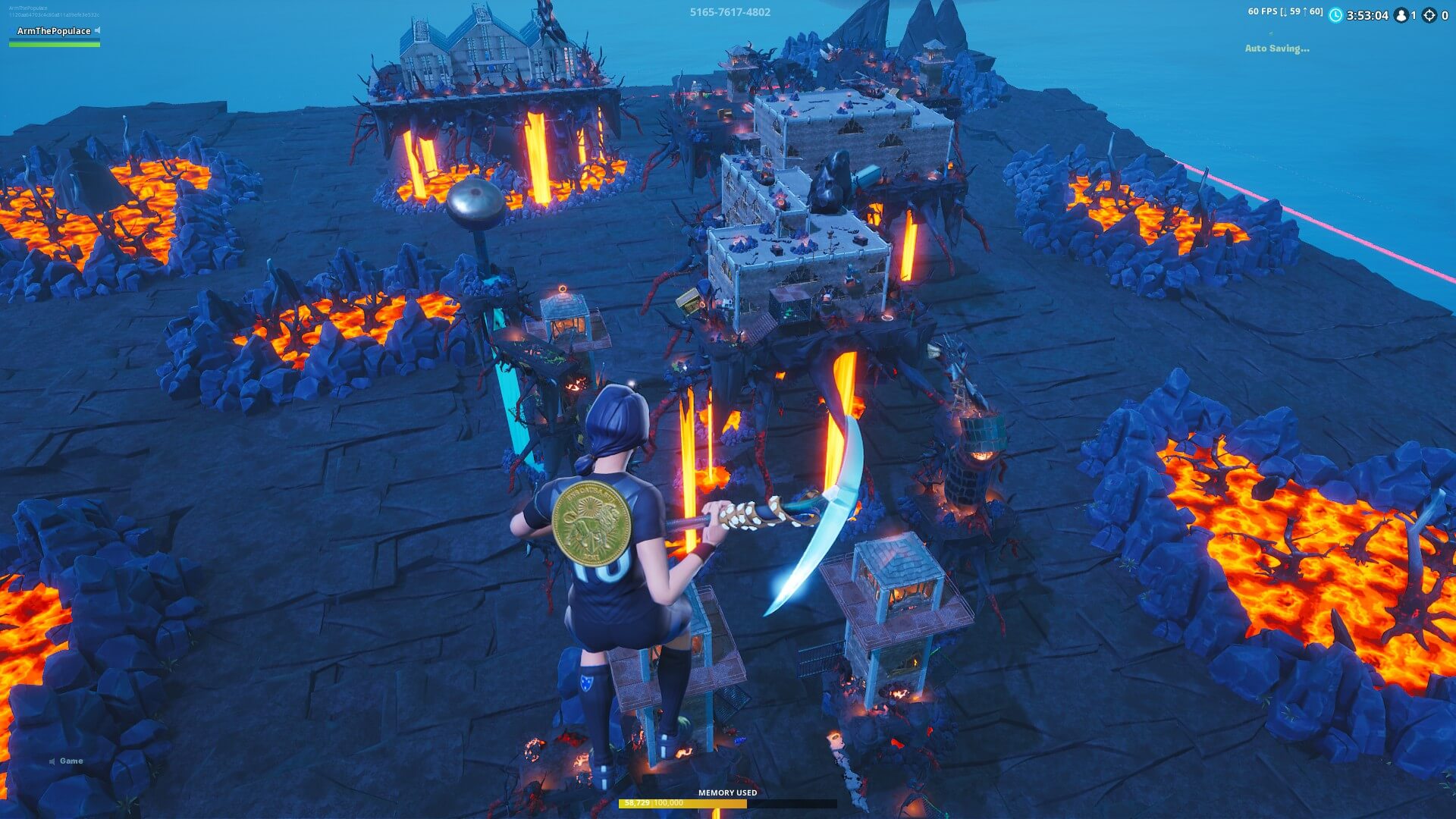The height and width of the screenshot is (819, 1456).
Task: Select the ArmThePopulace squad member nameplate
Action: (x=53, y=31)
